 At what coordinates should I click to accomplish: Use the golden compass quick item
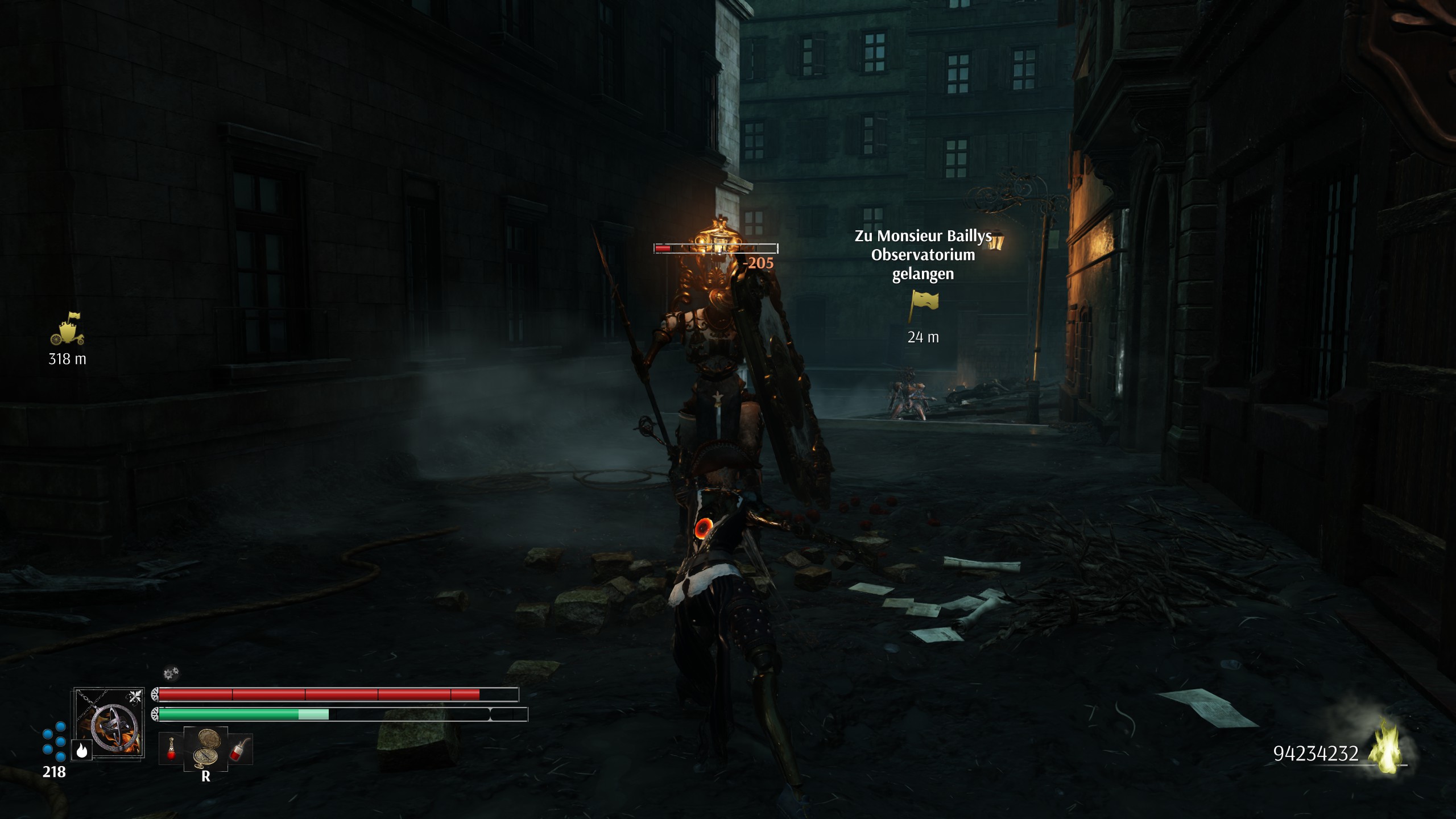[x=206, y=746]
